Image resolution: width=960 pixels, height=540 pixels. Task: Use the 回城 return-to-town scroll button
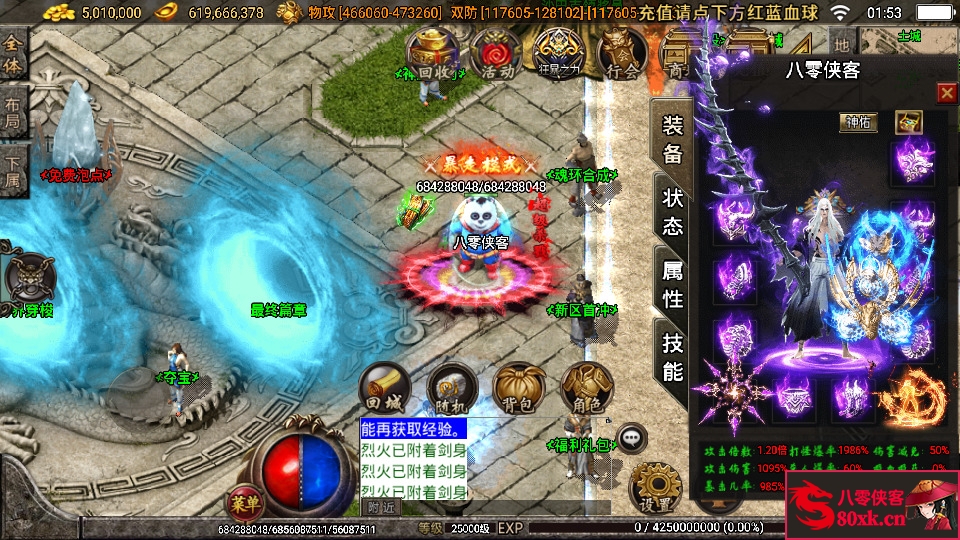coord(385,387)
